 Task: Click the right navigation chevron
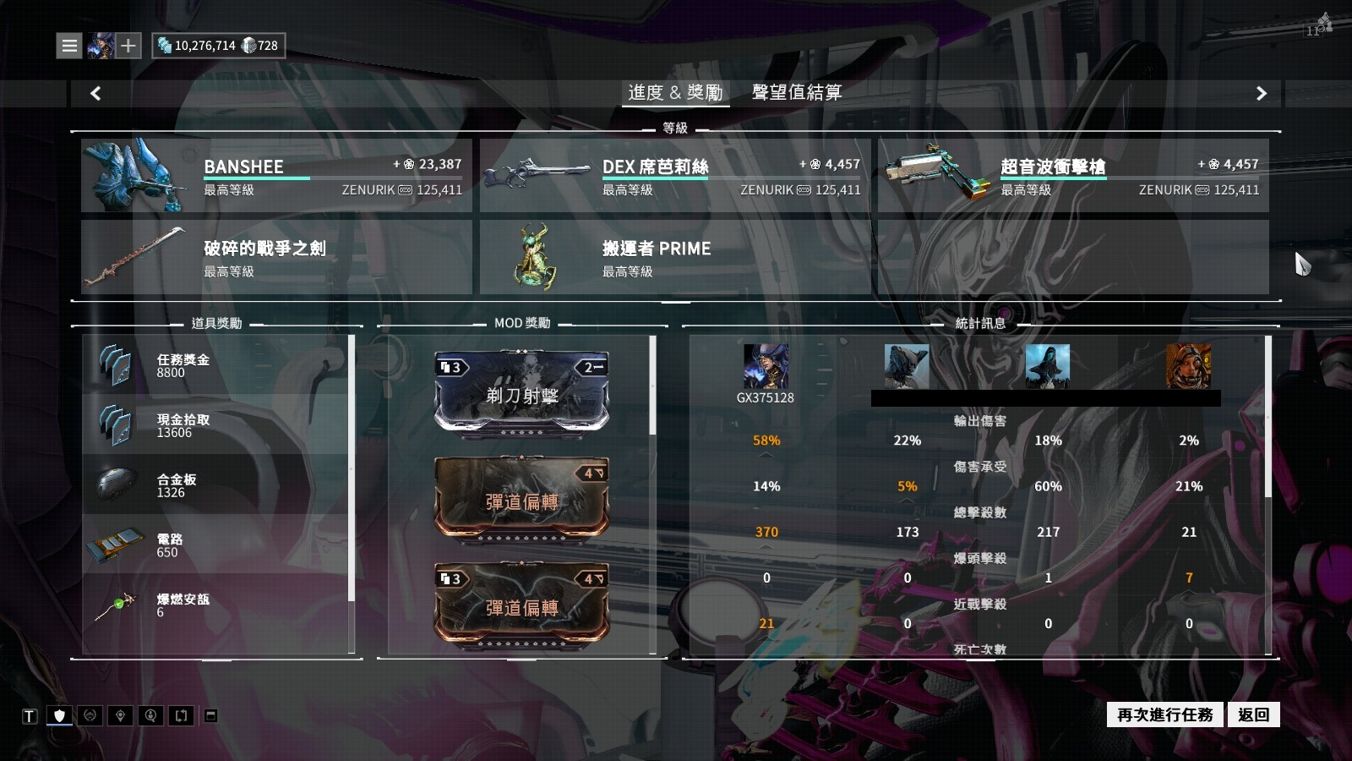tap(1261, 93)
